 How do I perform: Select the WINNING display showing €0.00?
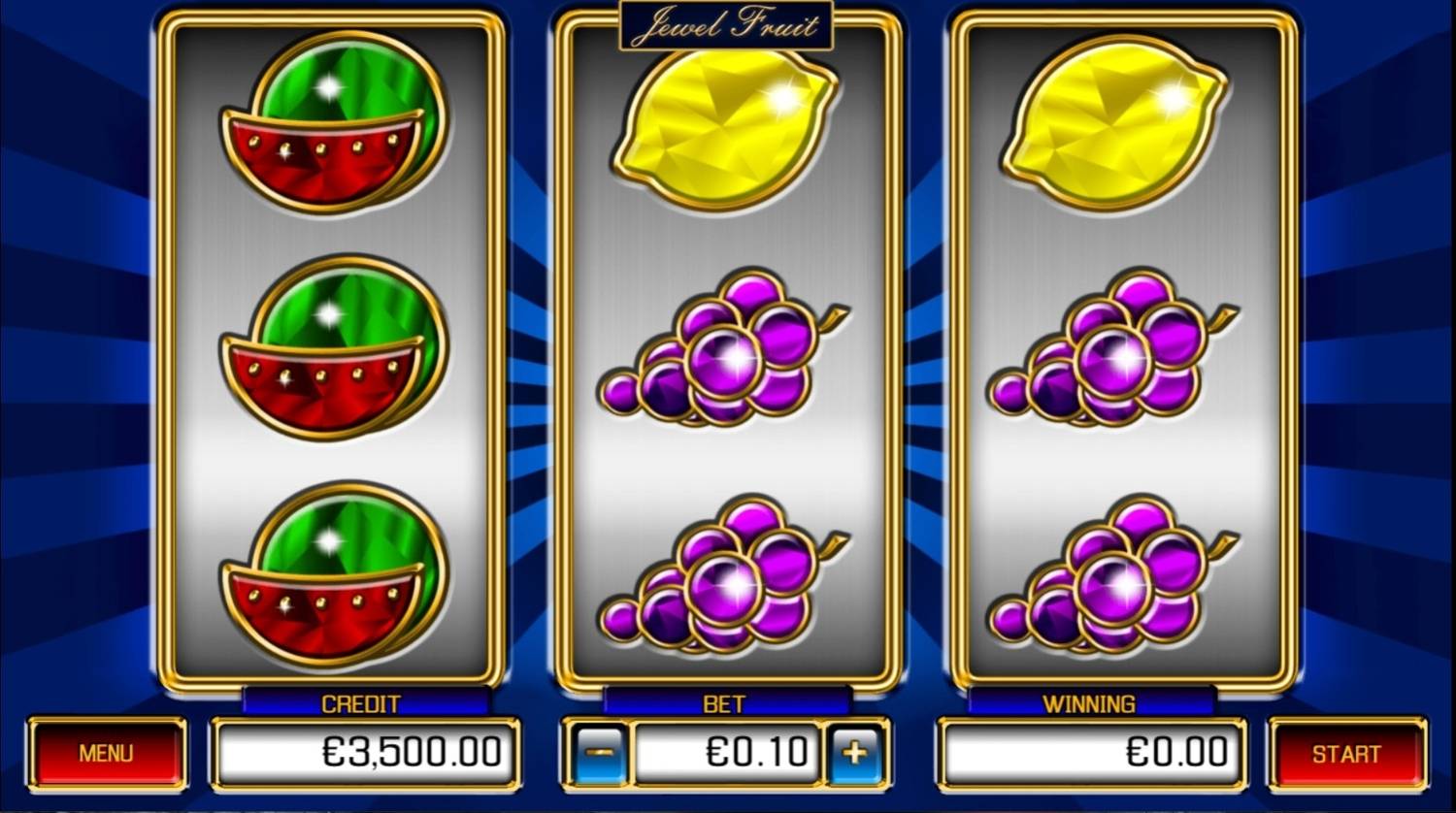point(1091,753)
